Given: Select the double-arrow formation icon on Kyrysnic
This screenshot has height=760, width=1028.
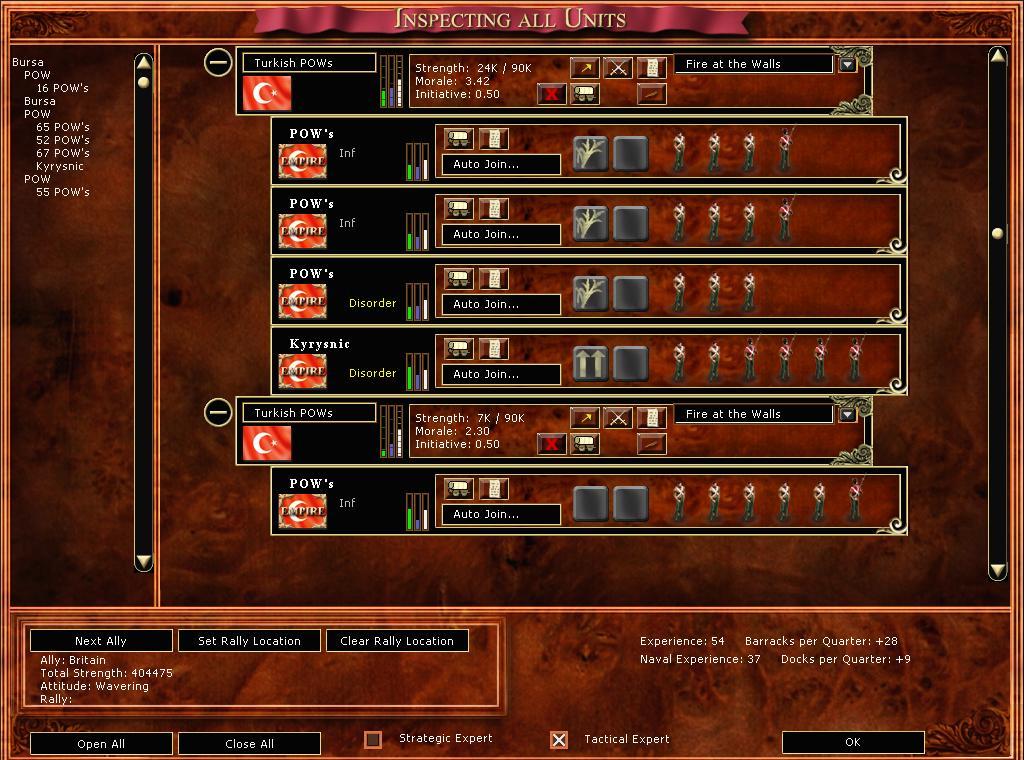Looking at the screenshot, I should tap(590, 364).
